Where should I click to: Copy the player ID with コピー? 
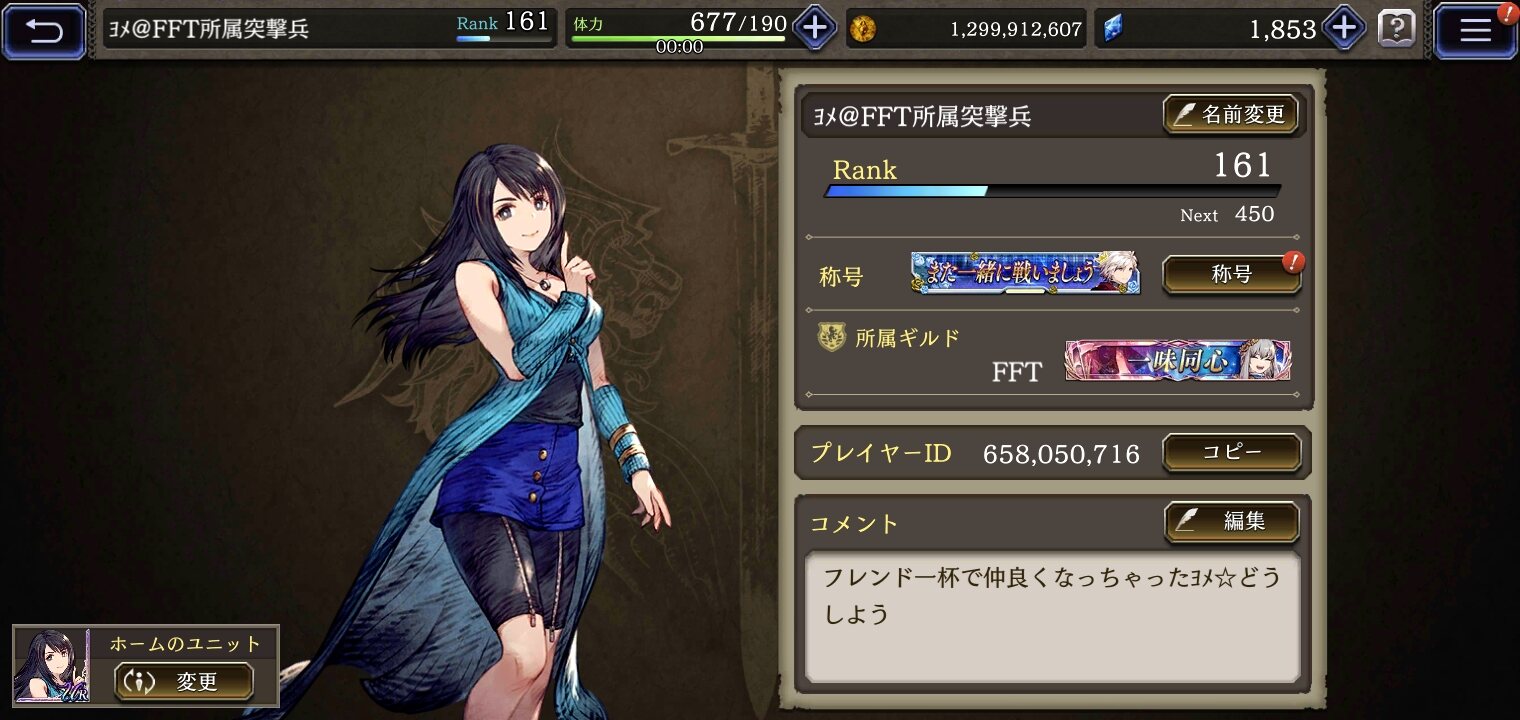click(1231, 452)
